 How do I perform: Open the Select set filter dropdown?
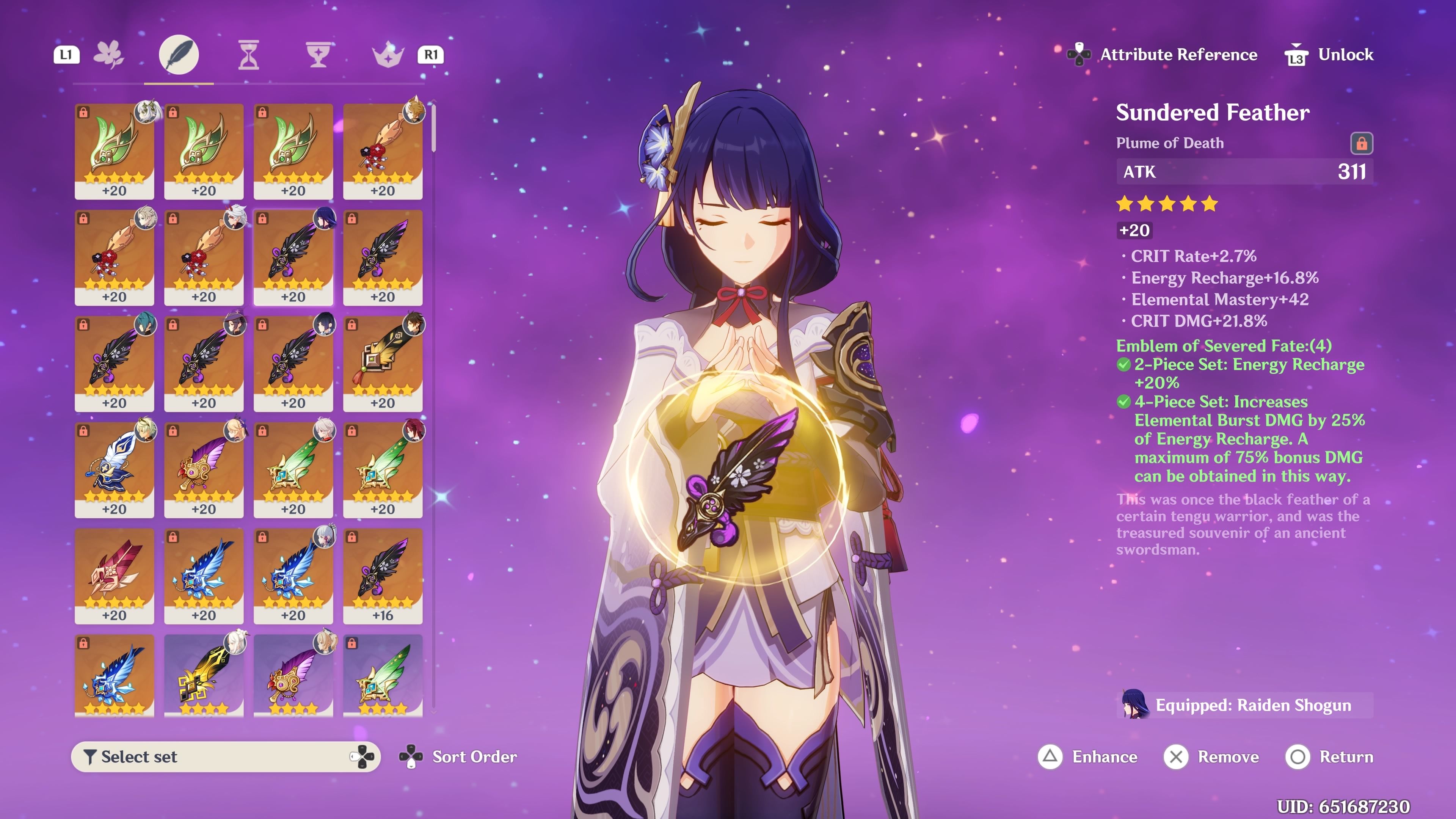point(226,756)
